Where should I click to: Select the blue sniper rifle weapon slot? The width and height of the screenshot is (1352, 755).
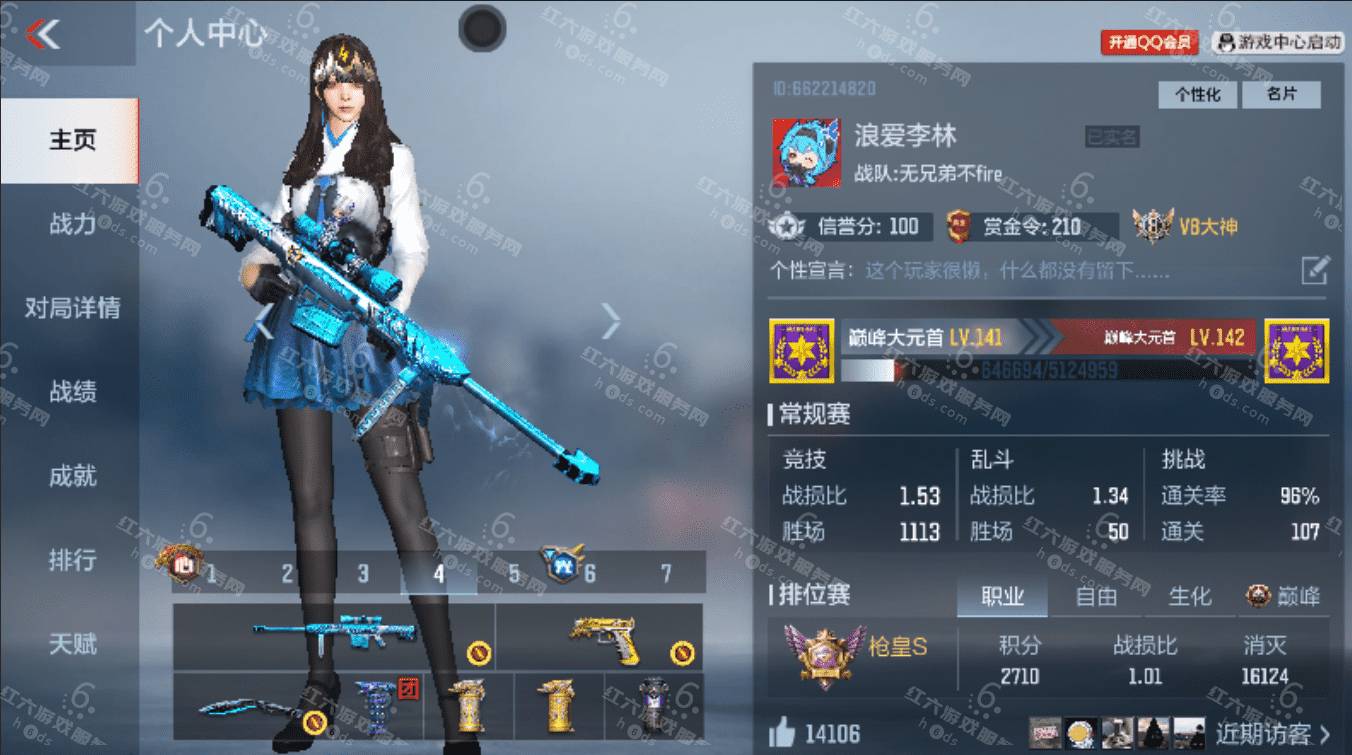(x=334, y=637)
